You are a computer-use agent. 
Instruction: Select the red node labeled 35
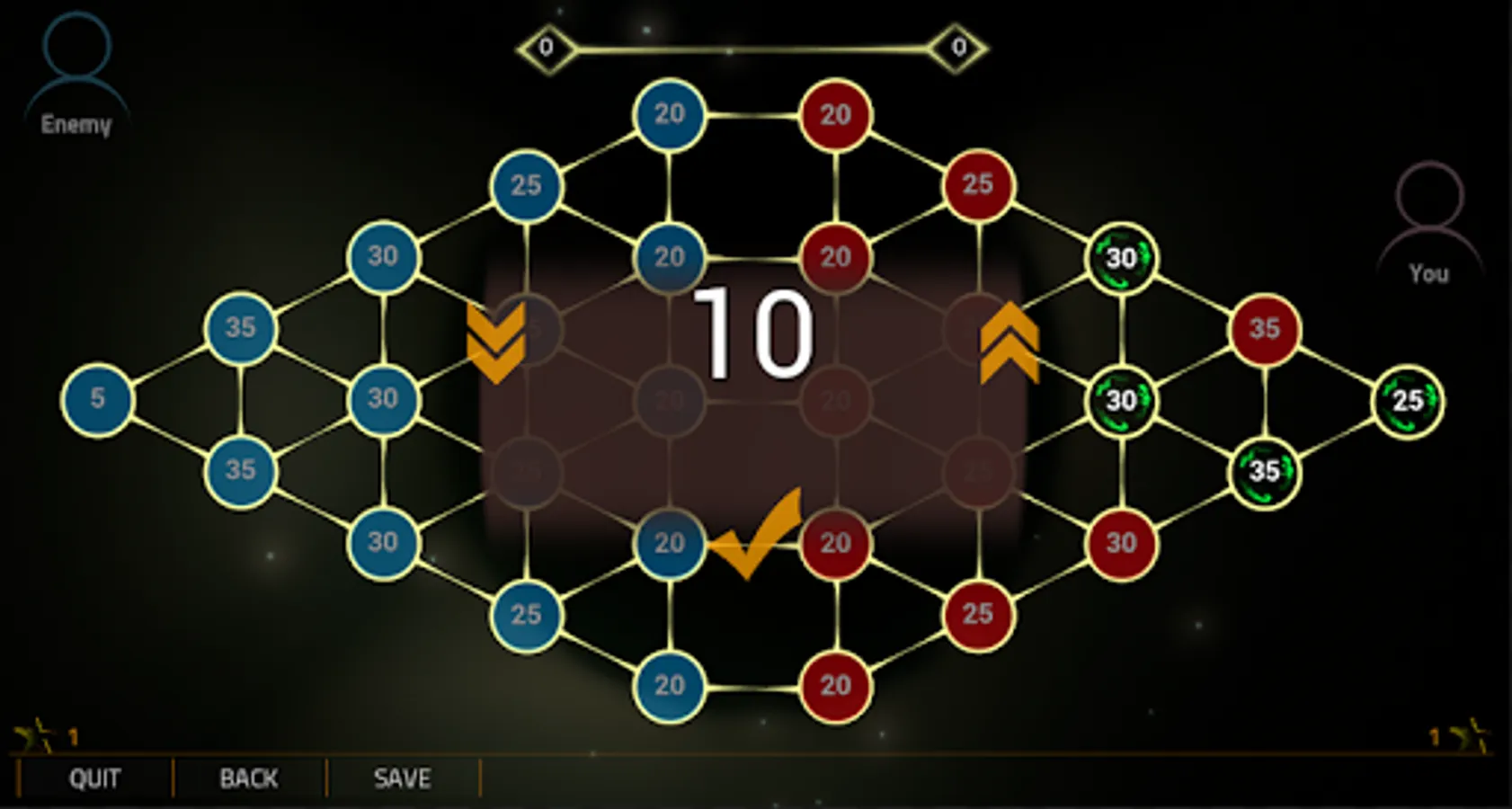click(x=1265, y=329)
